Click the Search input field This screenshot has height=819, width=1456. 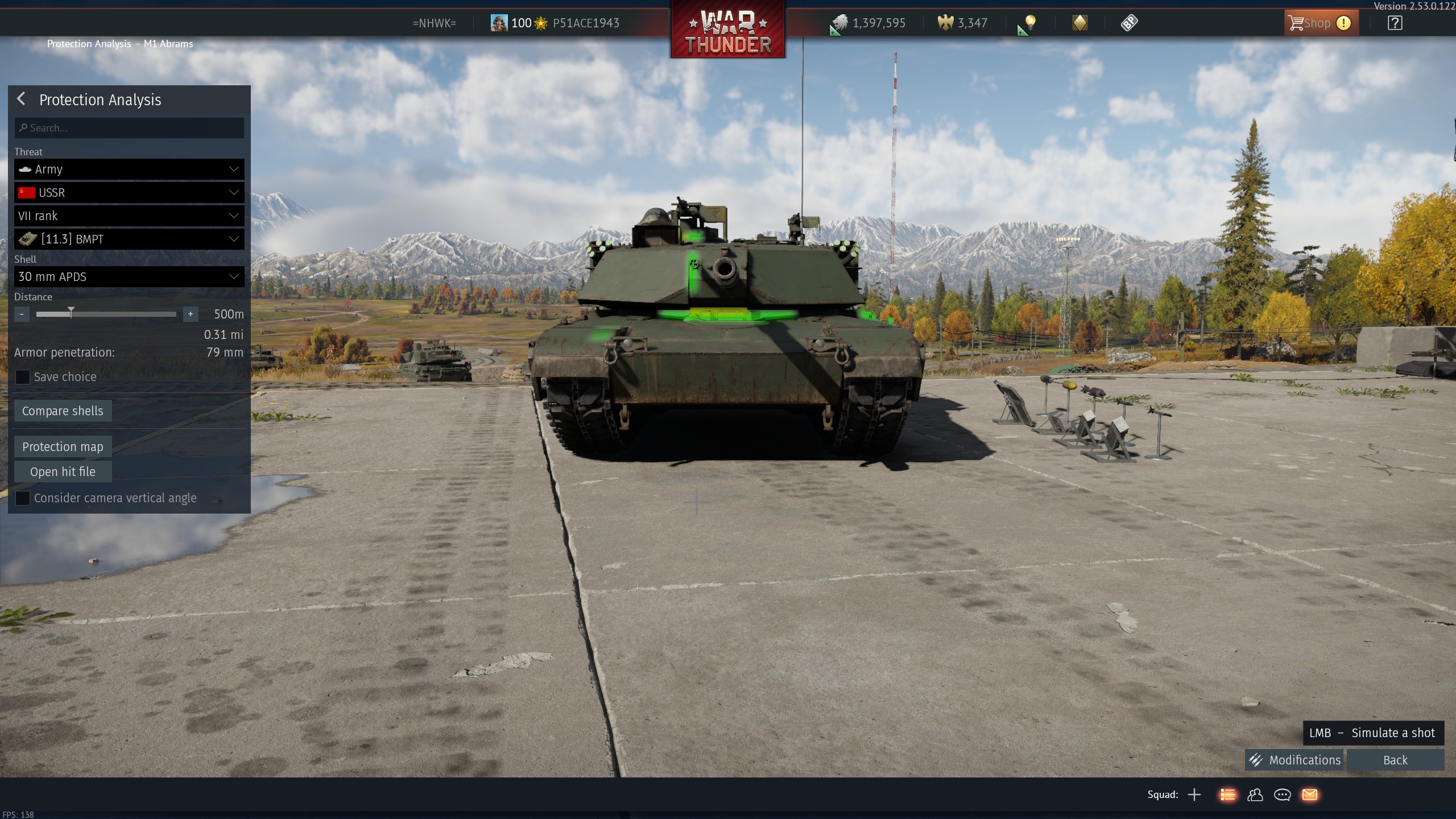pos(129,128)
